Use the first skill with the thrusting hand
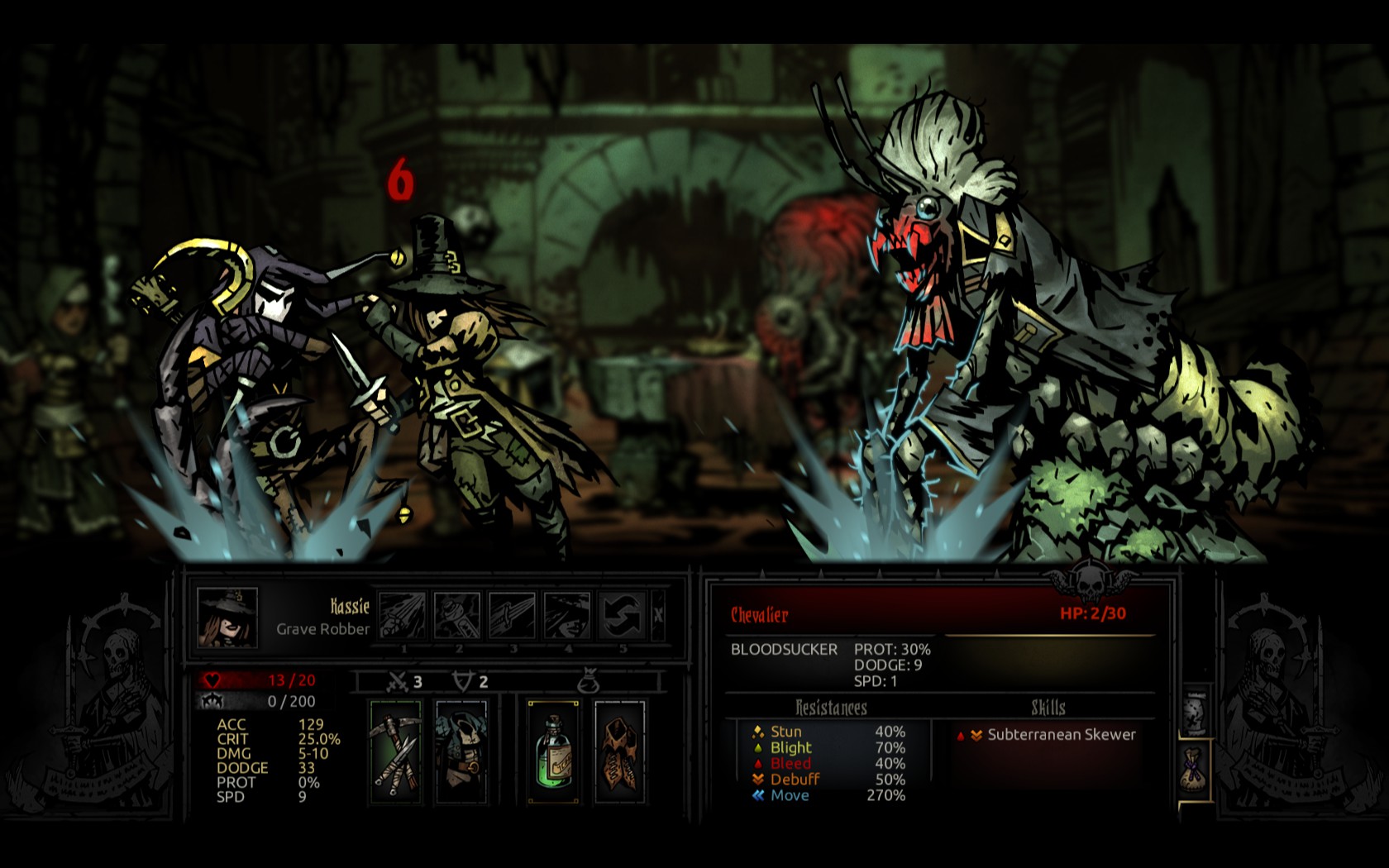Viewport: 1389px width, 868px height. [403, 615]
